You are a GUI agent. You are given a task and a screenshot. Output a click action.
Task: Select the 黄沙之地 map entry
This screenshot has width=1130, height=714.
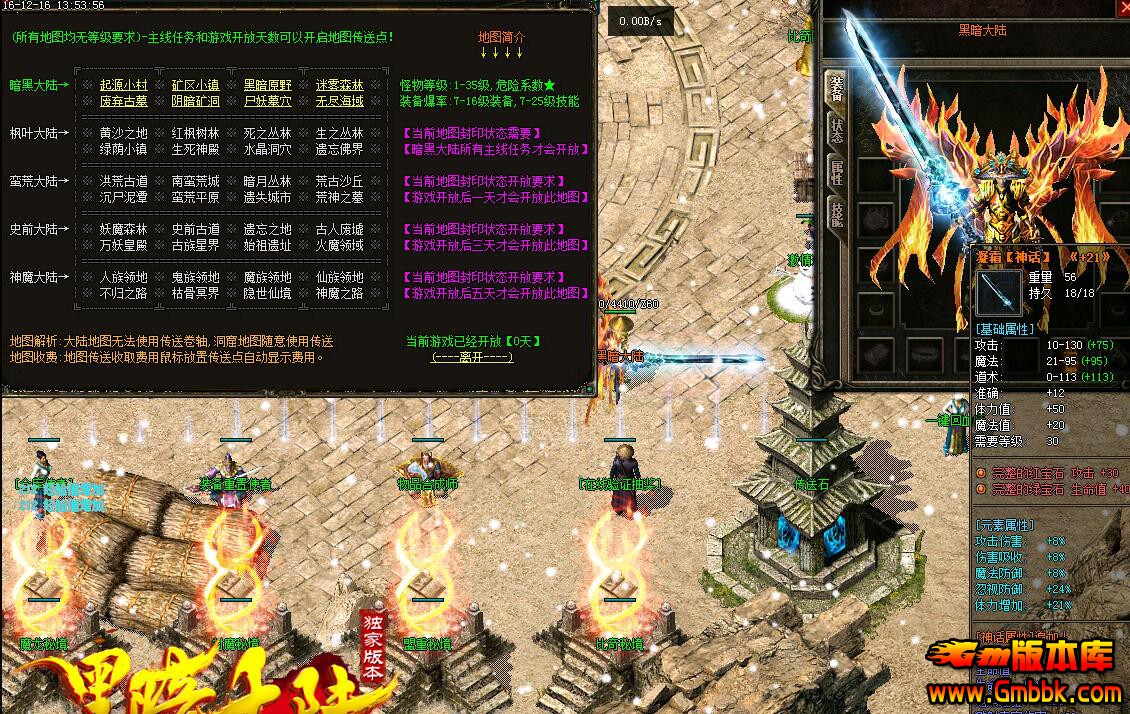click(123, 133)
